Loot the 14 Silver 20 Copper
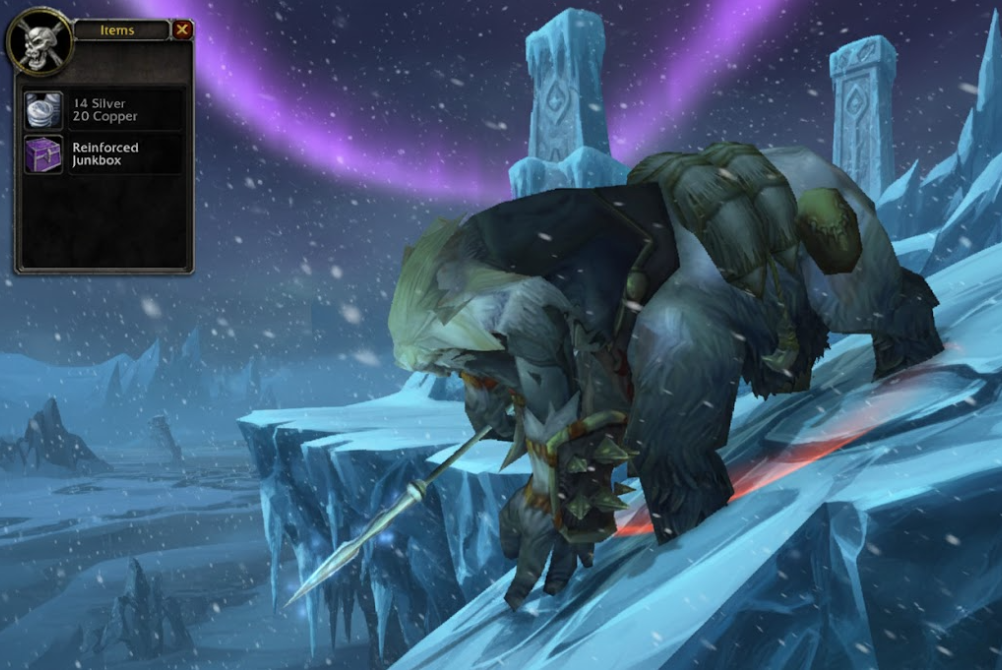Viewport: 1002px width, 670px height. [44, 110]
